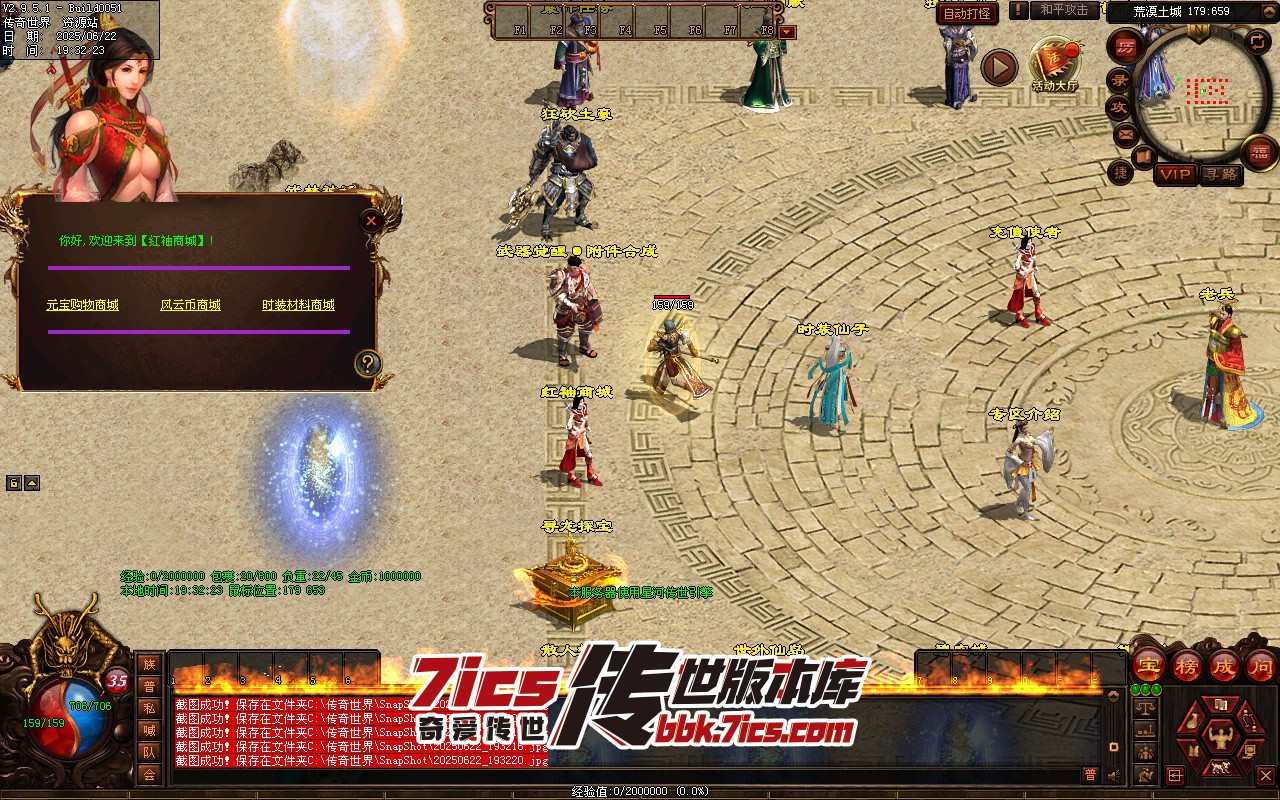This screenshot has width=1280, height=800.
Task: Show the 榜 rankings
Action: pyautogui.click(x=1187, y=665)
